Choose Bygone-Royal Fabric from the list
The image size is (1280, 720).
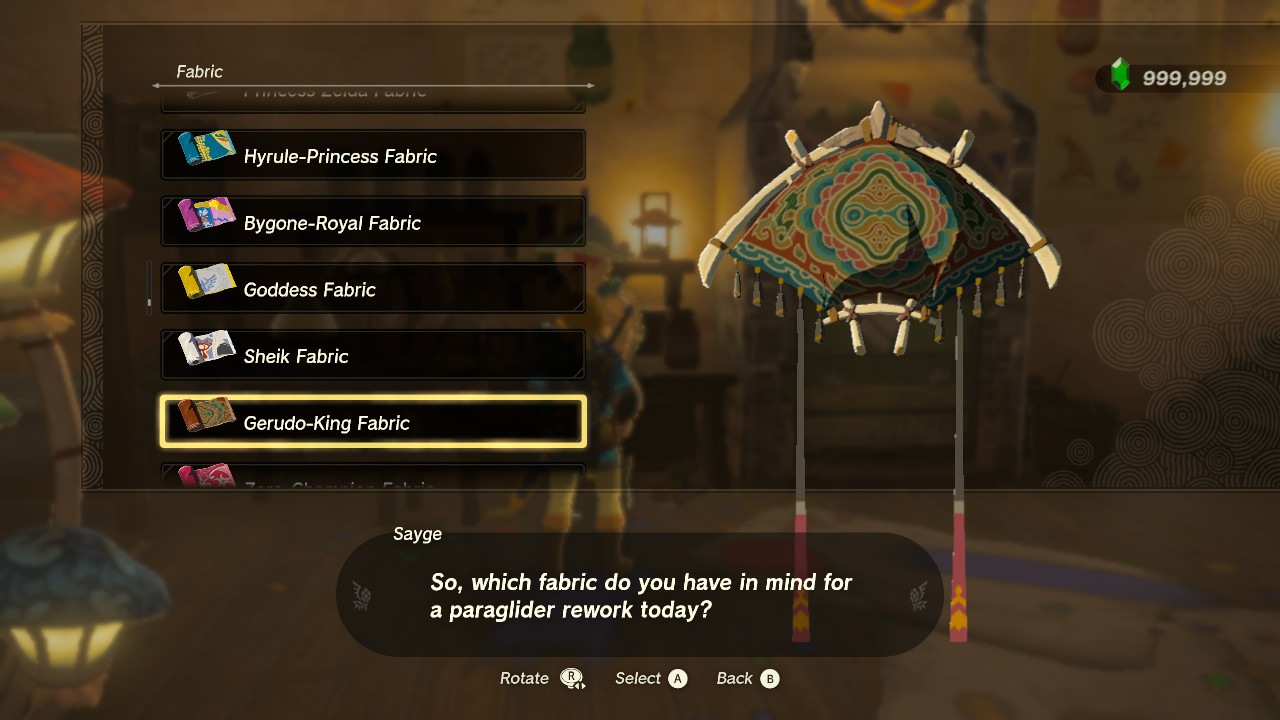[373, 222]
